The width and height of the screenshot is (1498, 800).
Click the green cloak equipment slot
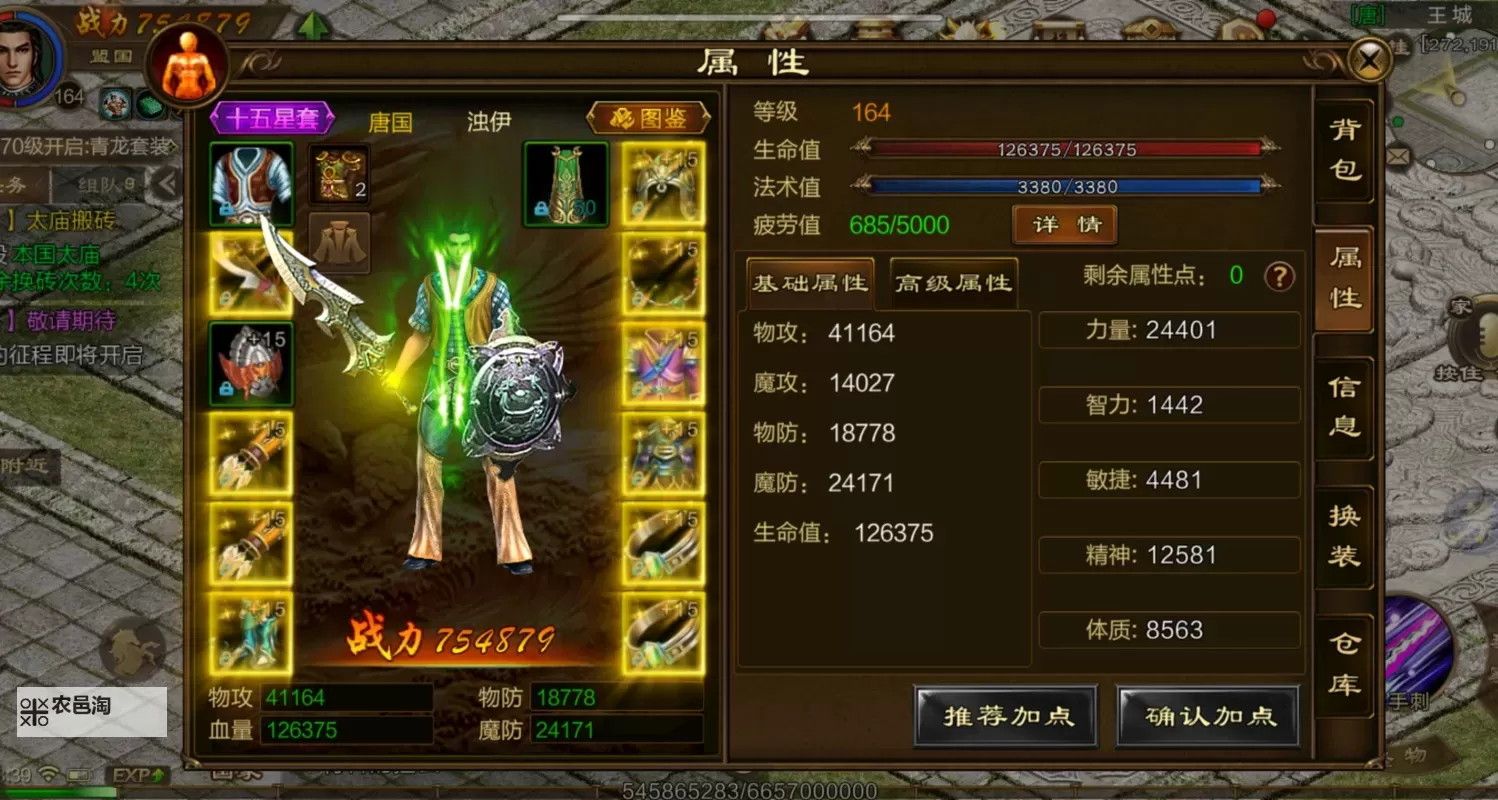click(565, 183)
